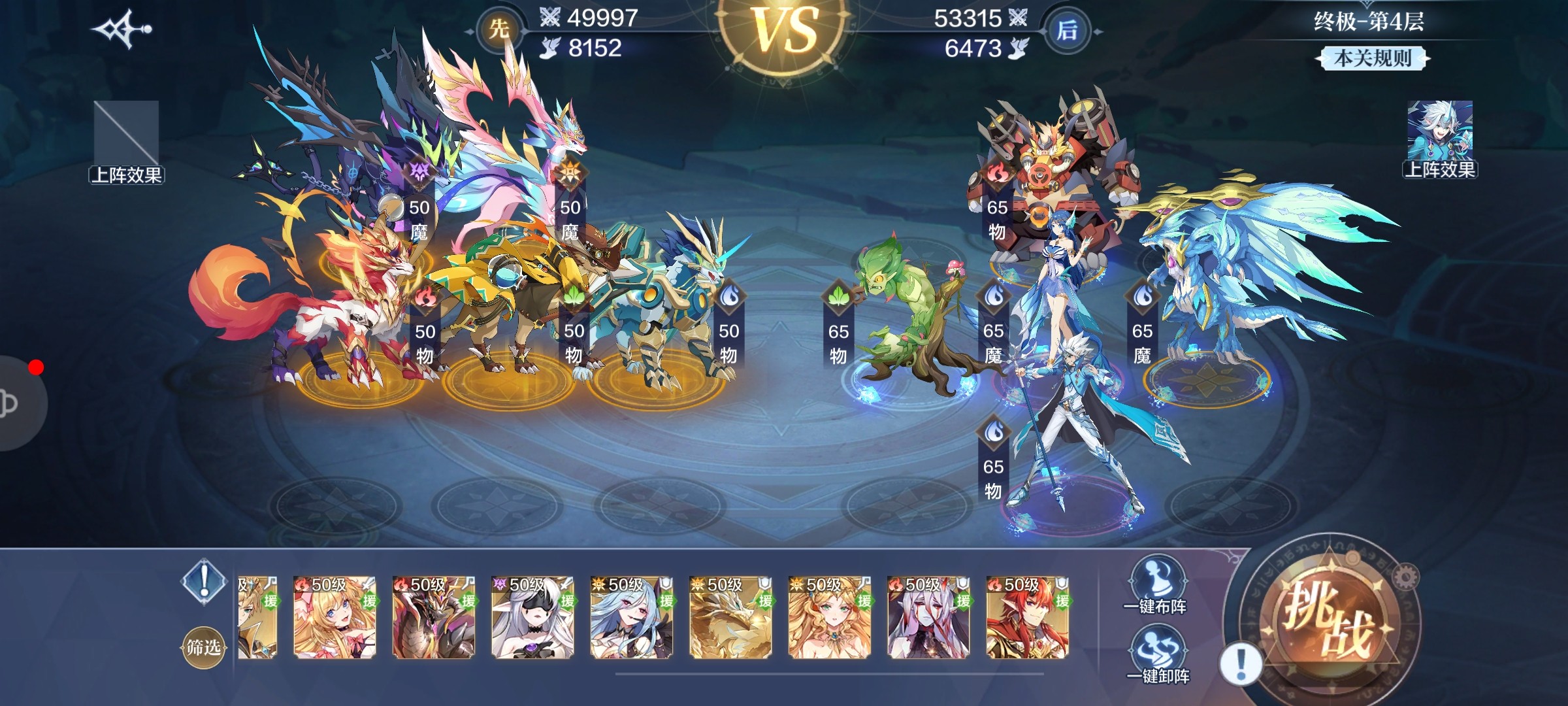Select the dark armored dragon hero card
1568x706 pixels.
pyautogui.click(x=434, y=618)
